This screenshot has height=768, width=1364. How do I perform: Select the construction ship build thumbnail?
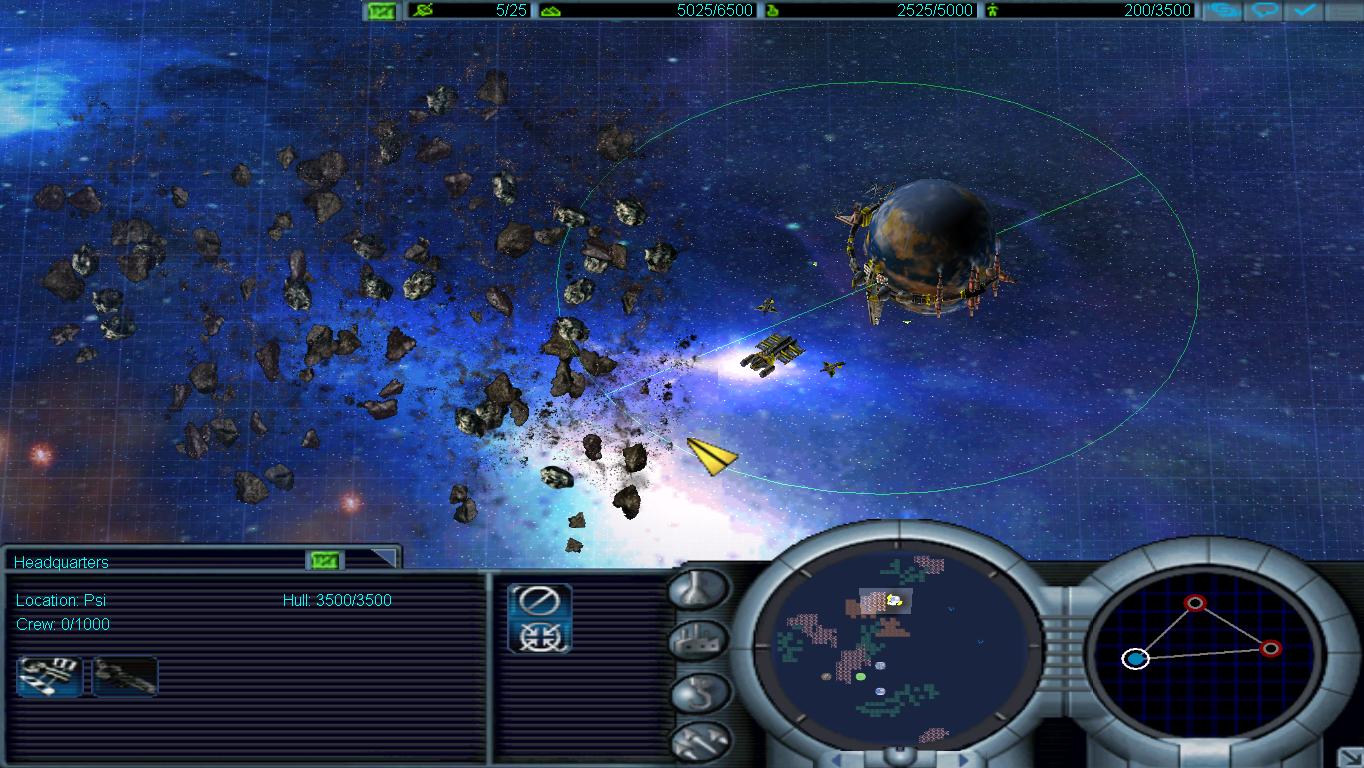(x=47, y=676)
